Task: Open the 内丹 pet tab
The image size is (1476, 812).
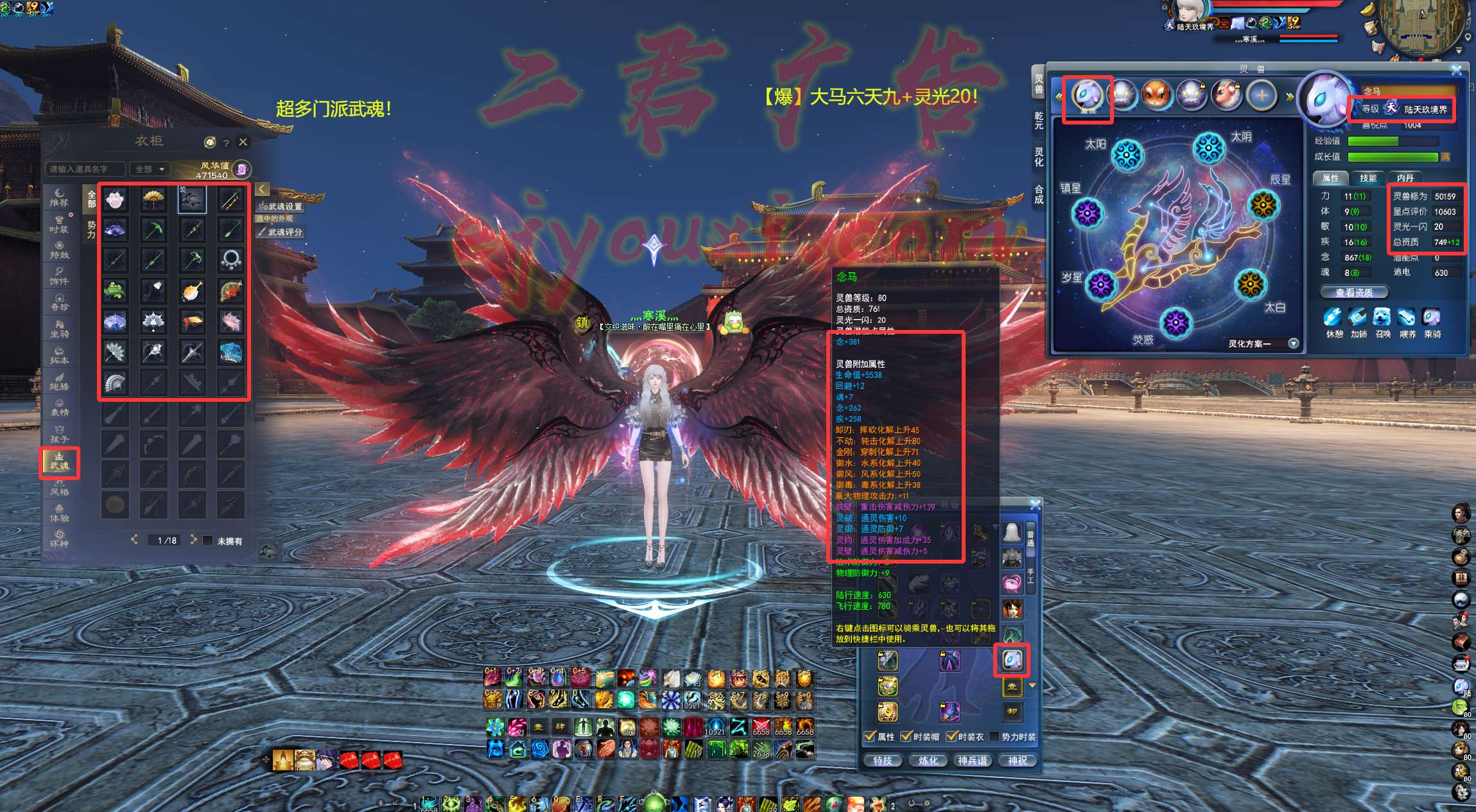Action: pyautogui.click(x=1405, y=178)
